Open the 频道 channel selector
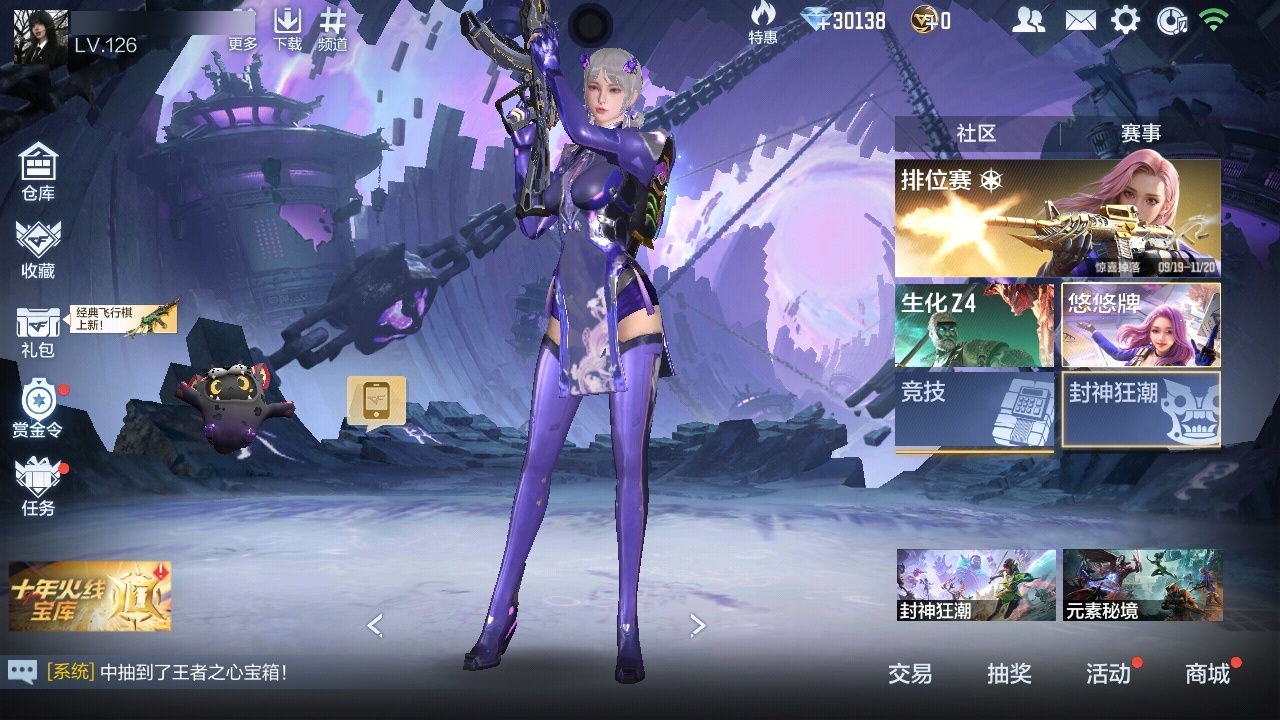Viewport: 1280px width, 720px height. coord(333,30)
